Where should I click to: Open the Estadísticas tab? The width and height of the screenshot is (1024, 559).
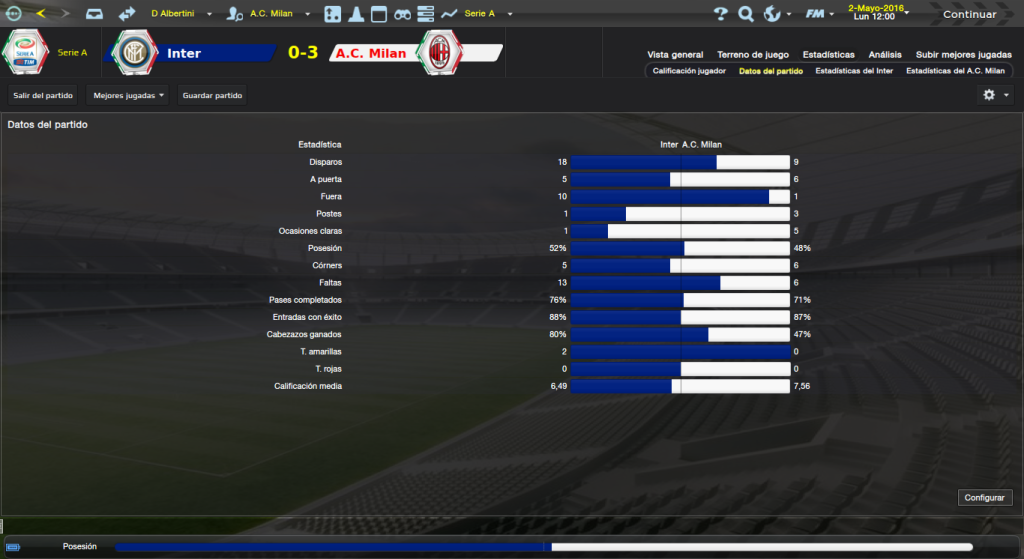click(x=828, y=55)
